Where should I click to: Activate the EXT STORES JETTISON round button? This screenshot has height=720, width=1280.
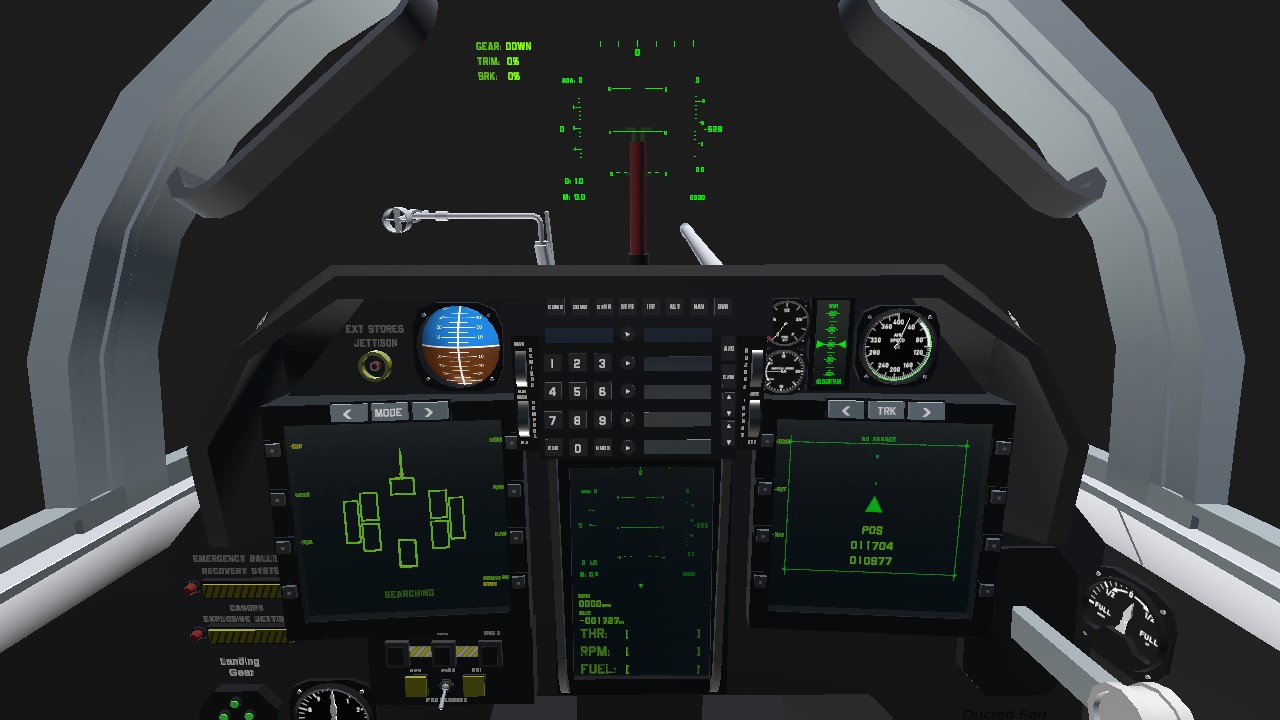point(375,367)
